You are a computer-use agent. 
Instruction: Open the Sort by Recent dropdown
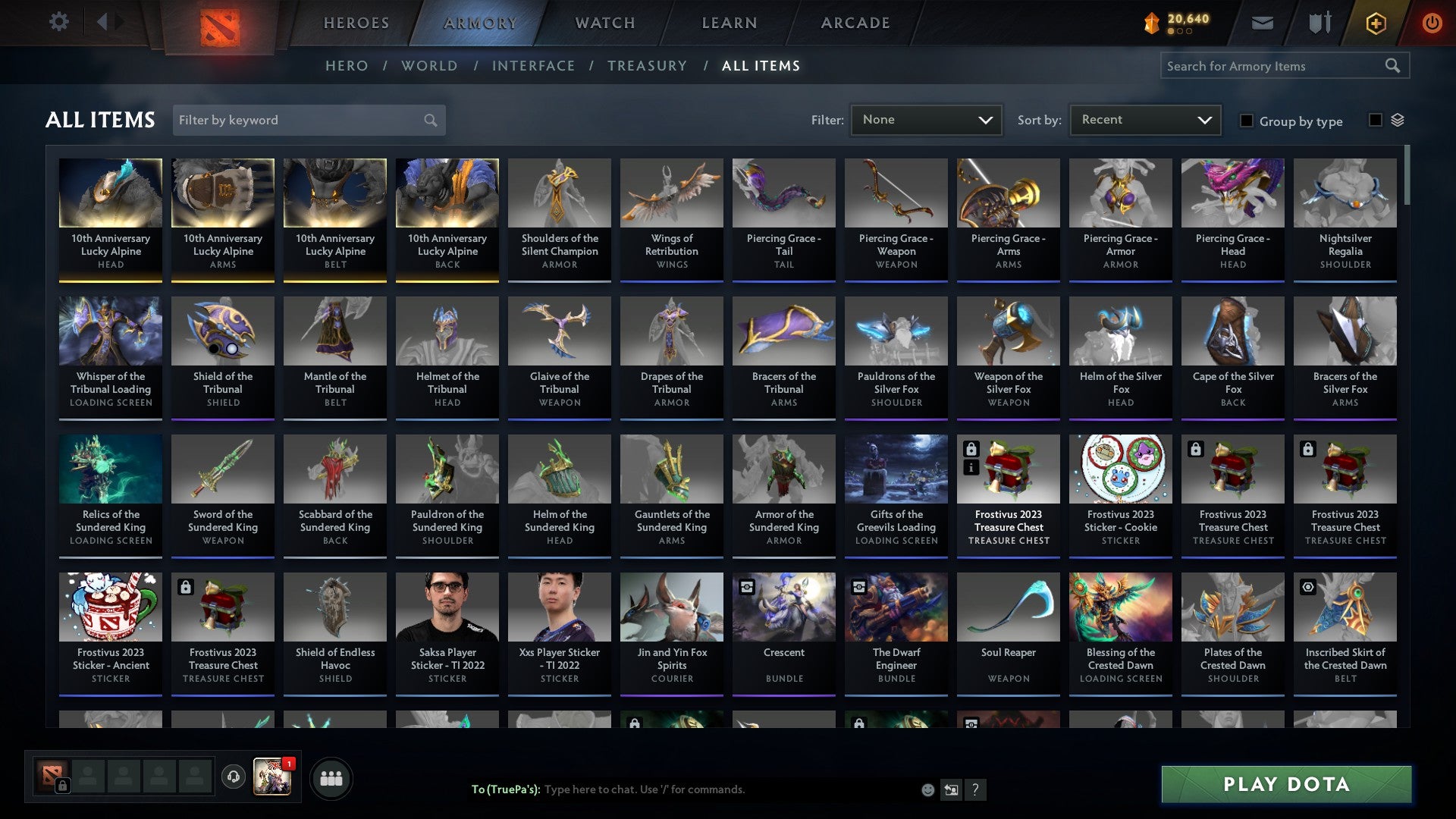[x=1144, y=119]
